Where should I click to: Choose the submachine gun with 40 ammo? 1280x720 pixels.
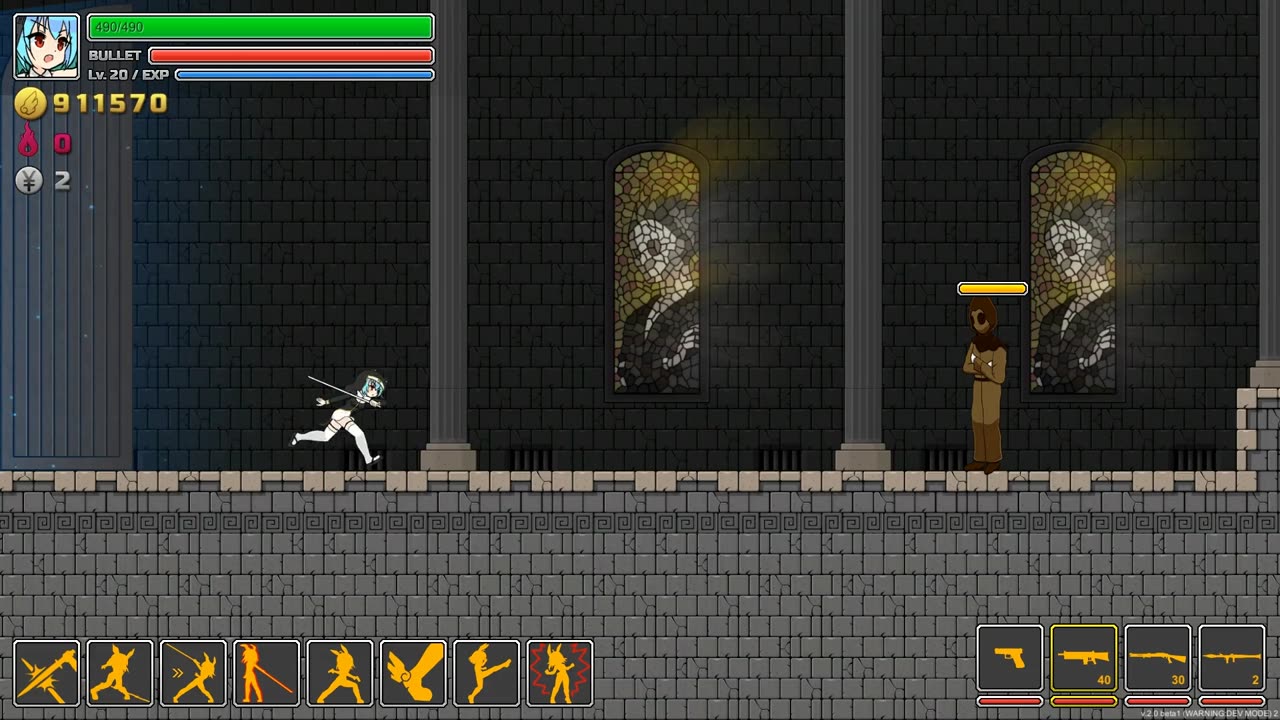coord(1084,658)
